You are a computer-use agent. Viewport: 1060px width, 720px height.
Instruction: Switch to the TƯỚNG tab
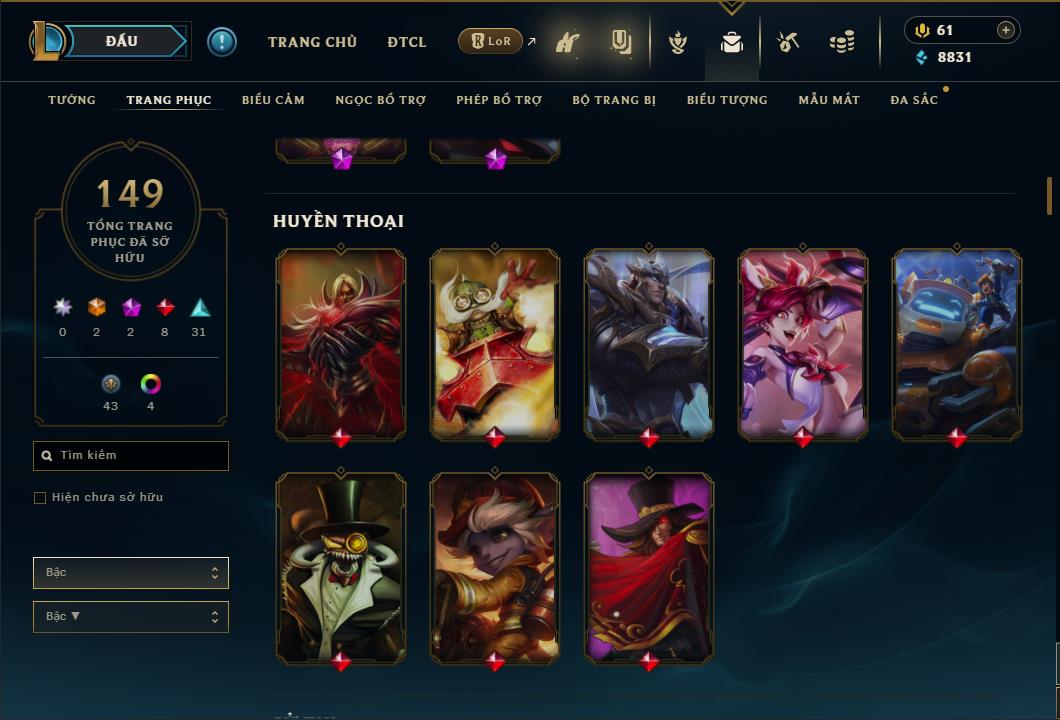72,100
